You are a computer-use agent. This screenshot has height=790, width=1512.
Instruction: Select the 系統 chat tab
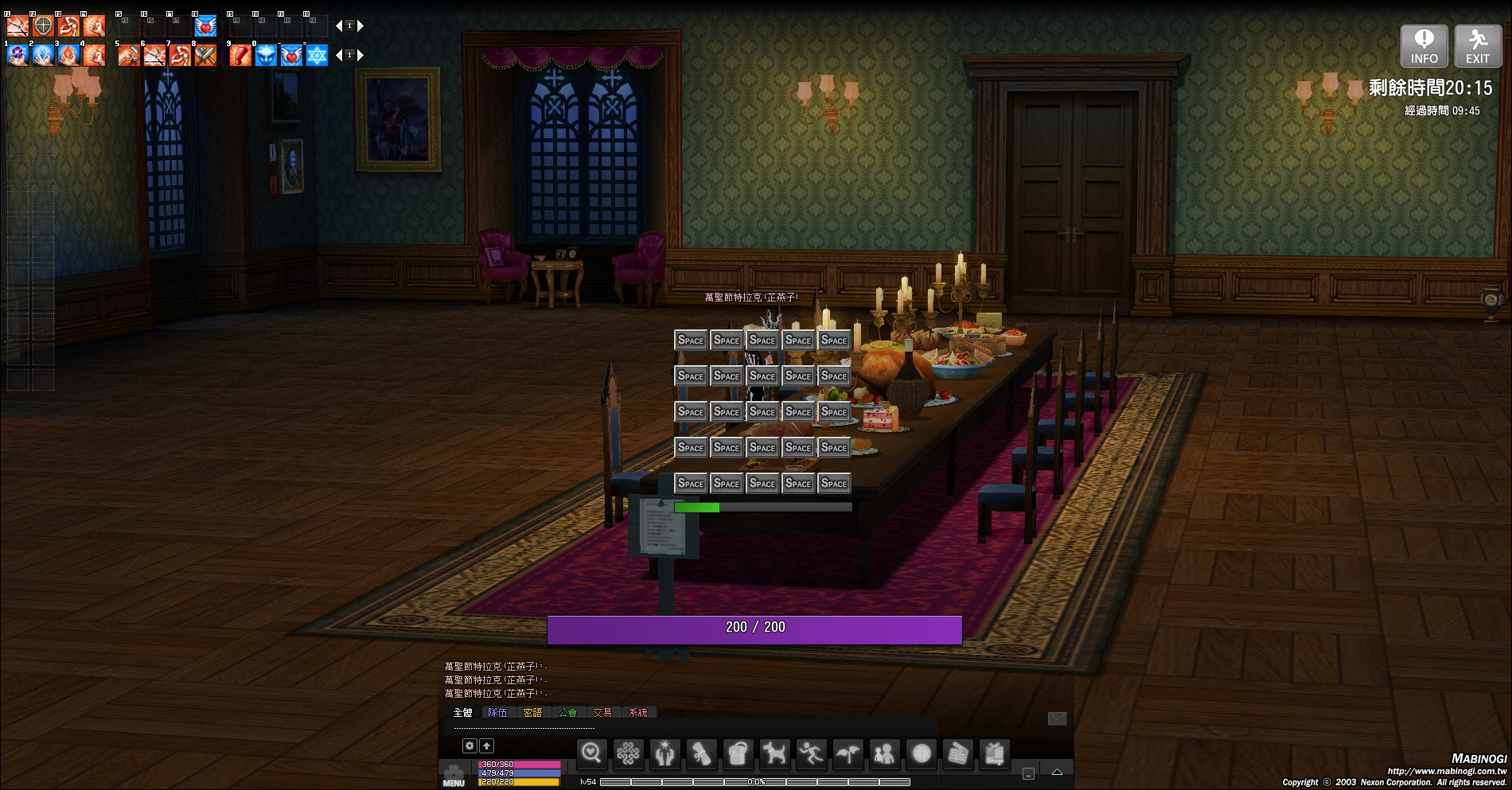point(637,713)
